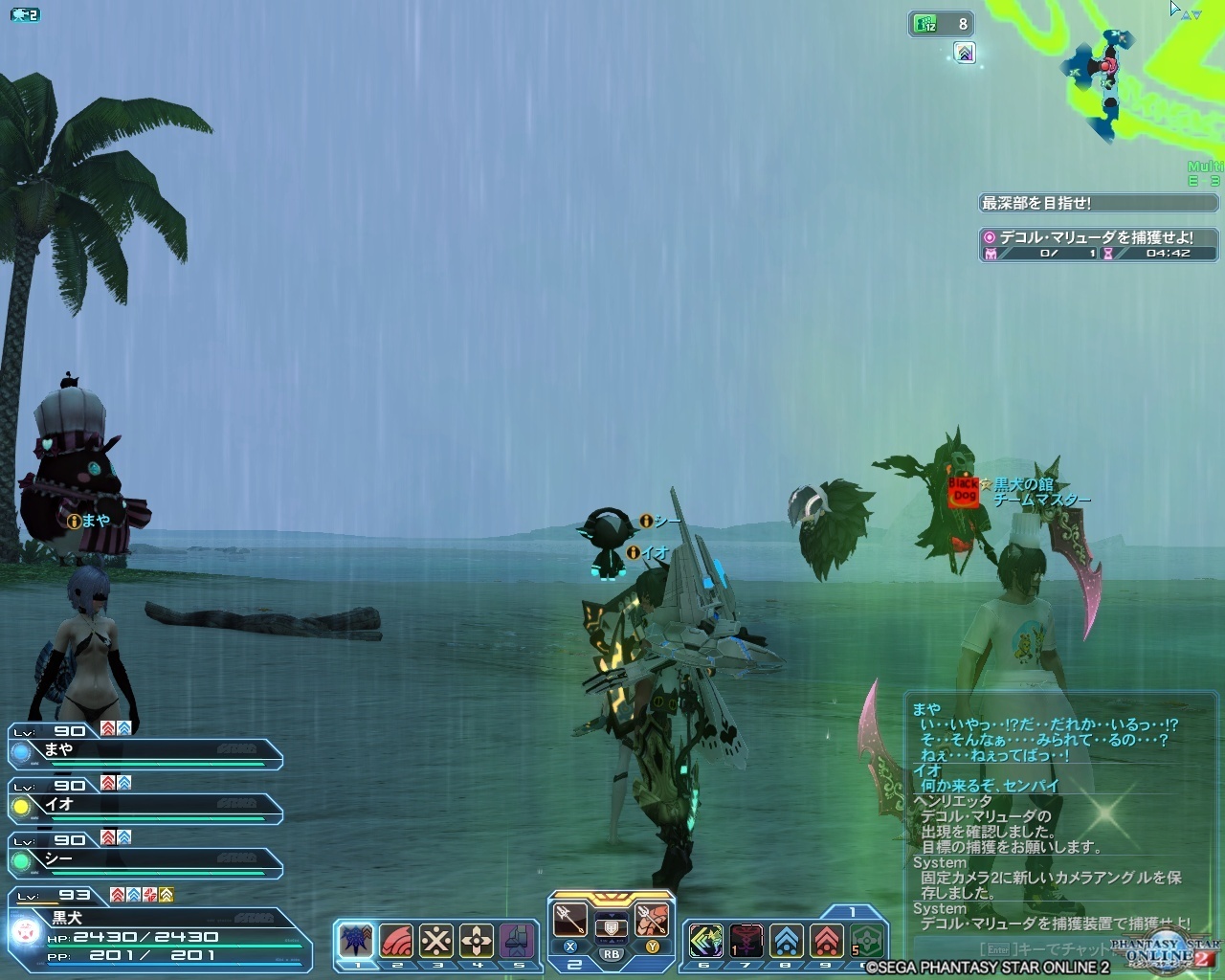This screenshot has width=1225, height=980.
Task: Trigger the four-way diamond skill in slot 4
Action: [x=477, y=940]
